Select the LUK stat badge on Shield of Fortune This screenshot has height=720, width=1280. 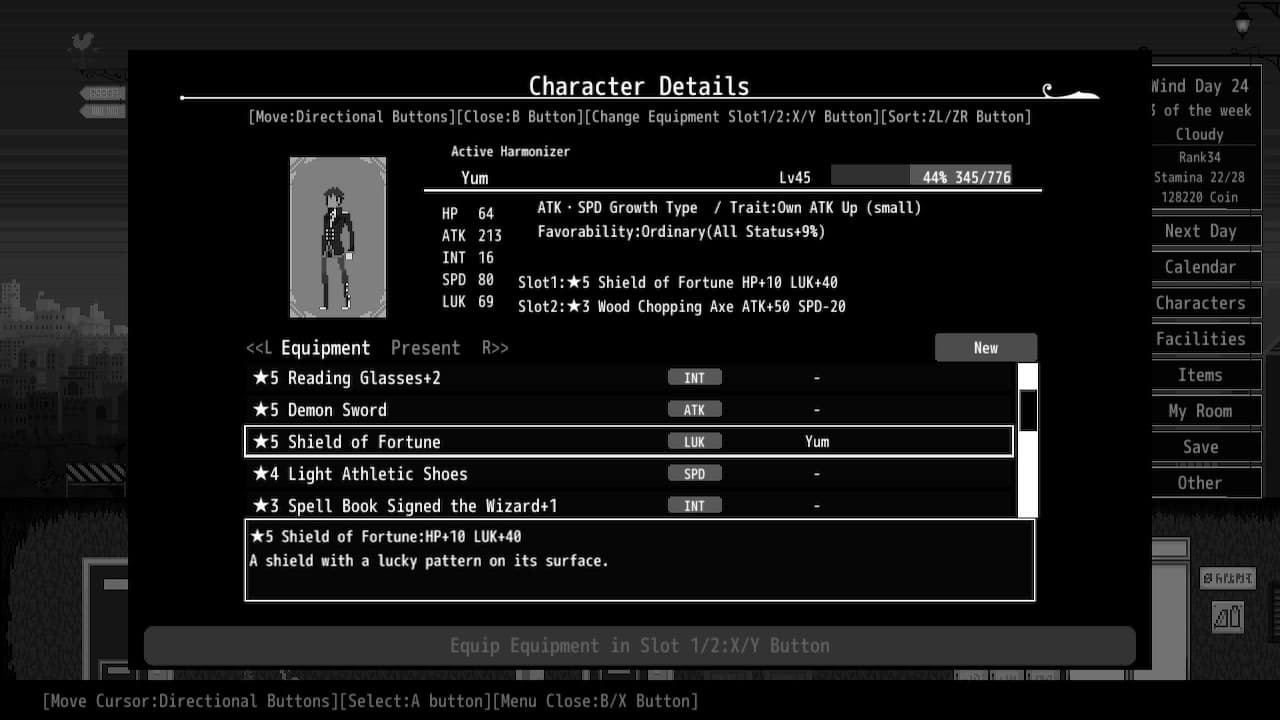pos(695,441)
